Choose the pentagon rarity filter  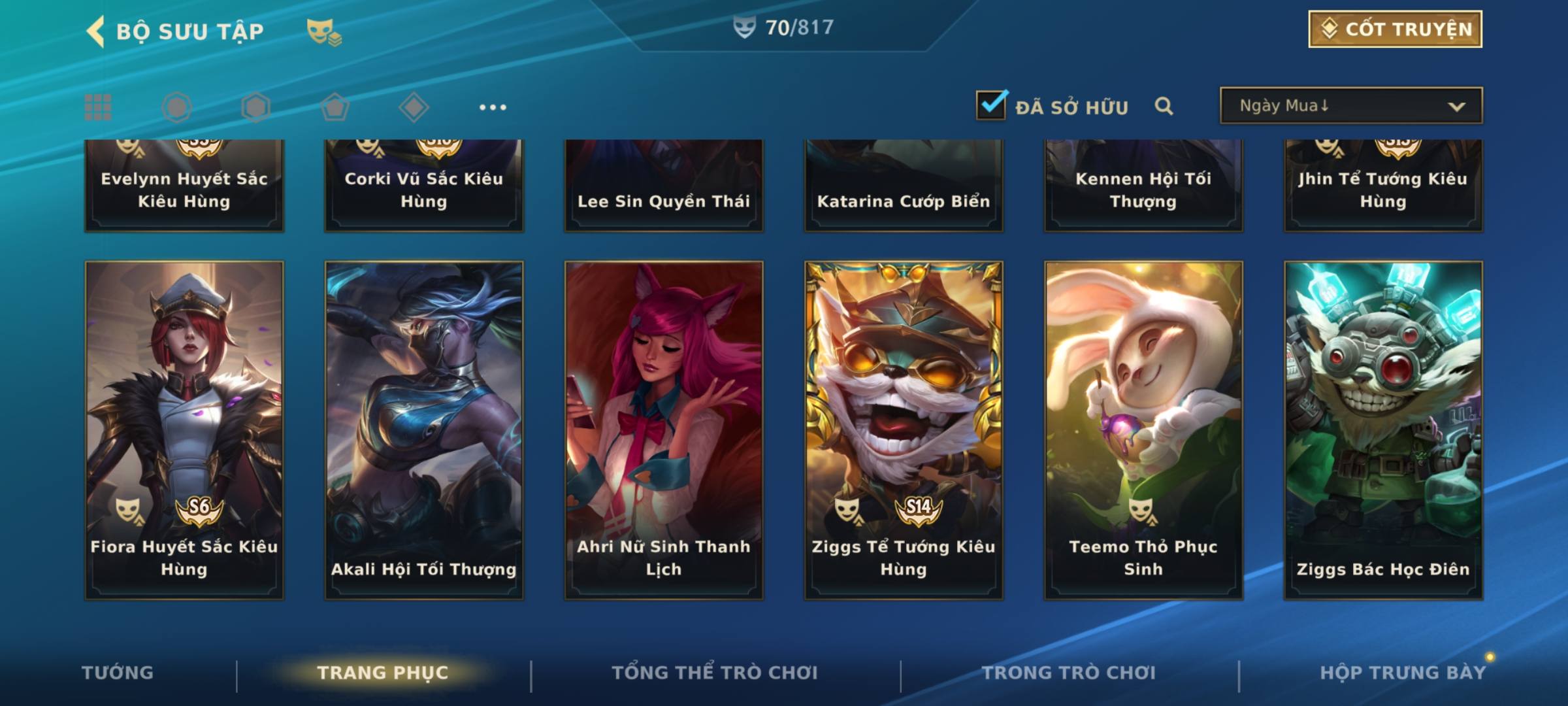[x=335, y=107]
